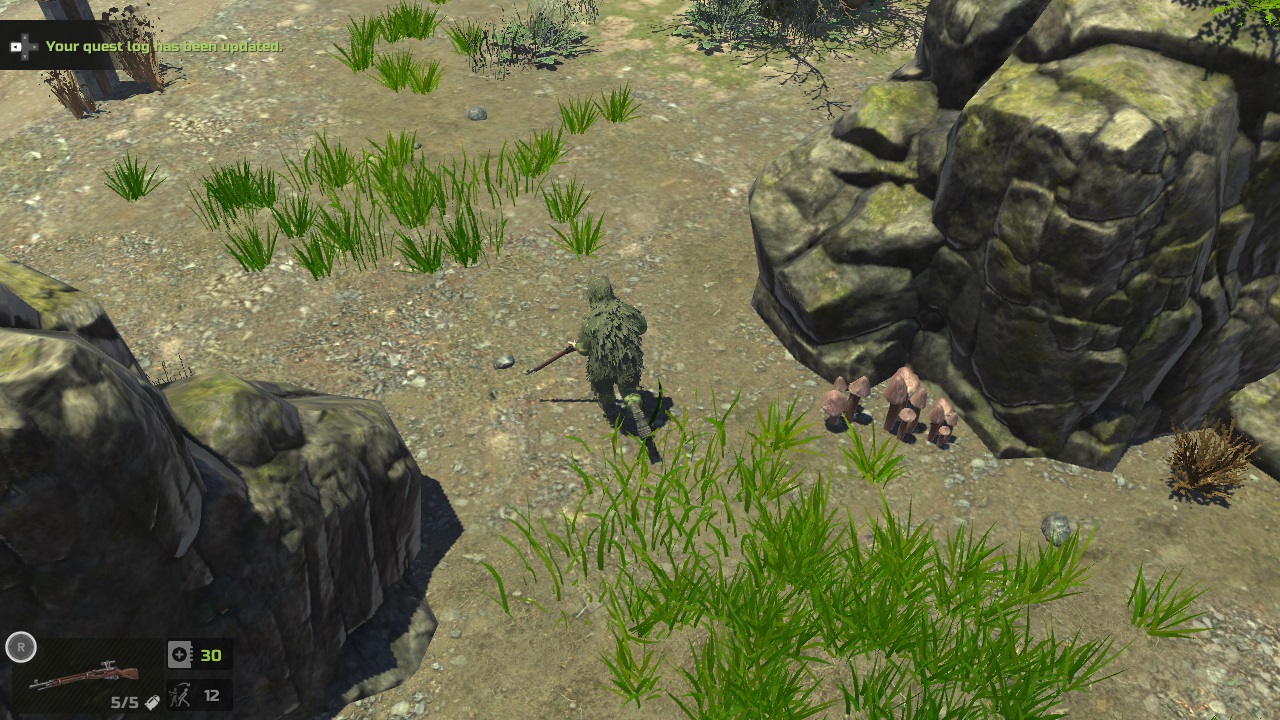
Task: Click the circular R ring indicator
Action: [x=21, y=647]
